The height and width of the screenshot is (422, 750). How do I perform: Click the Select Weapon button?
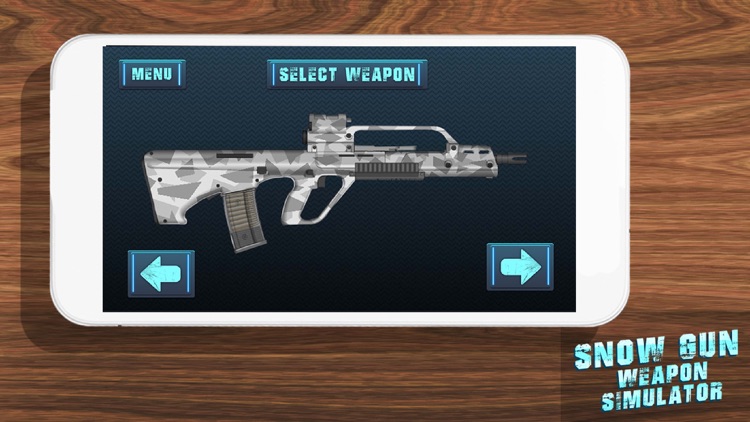[x=347, y=74]
